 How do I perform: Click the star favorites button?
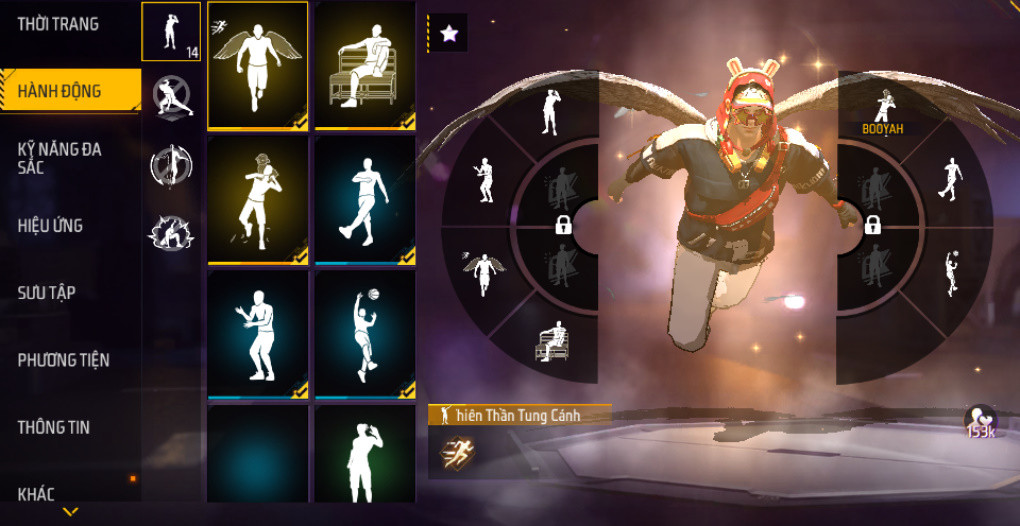(x=449, y=33)
